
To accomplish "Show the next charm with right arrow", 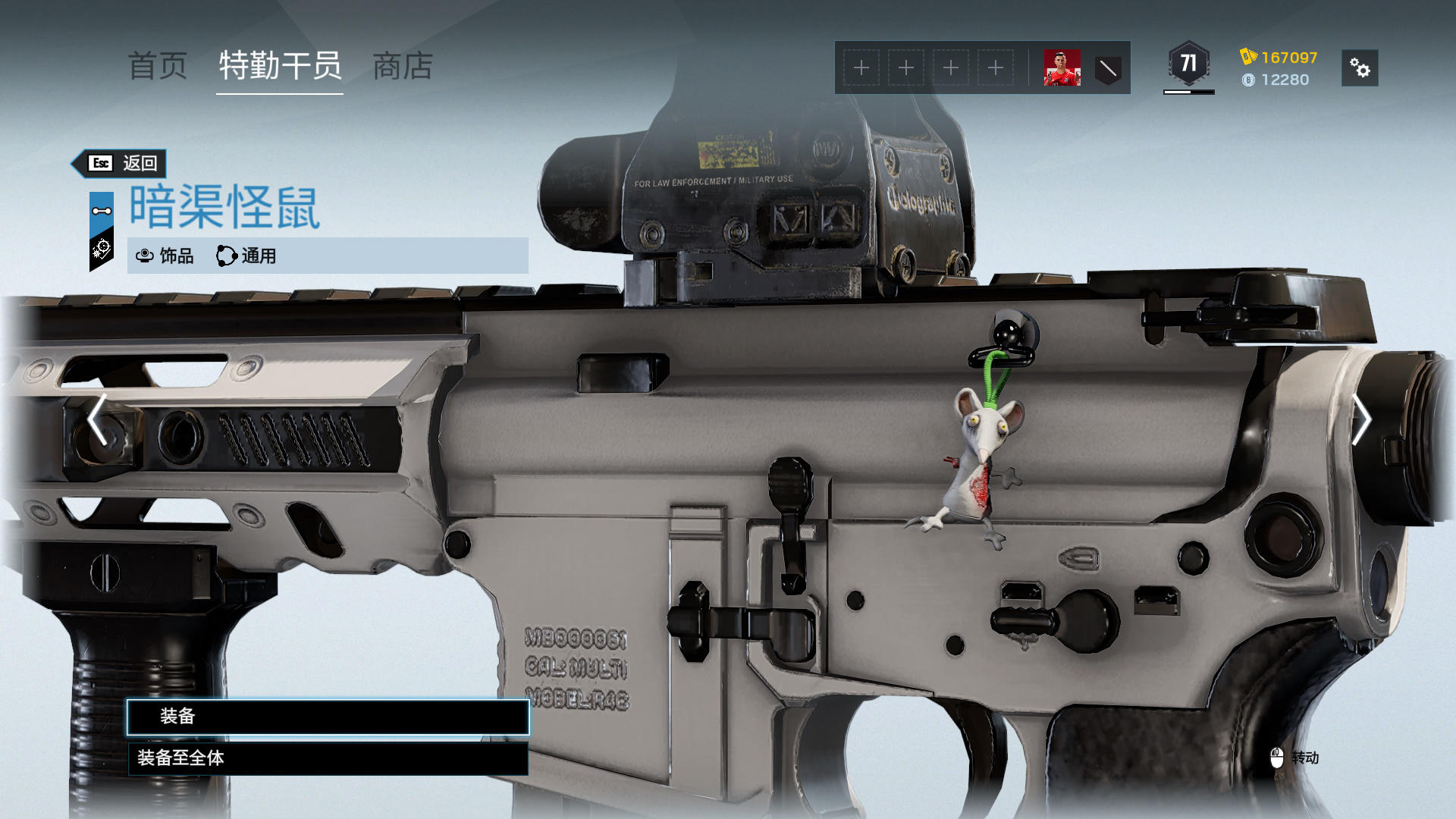I will pos(1361,419).
